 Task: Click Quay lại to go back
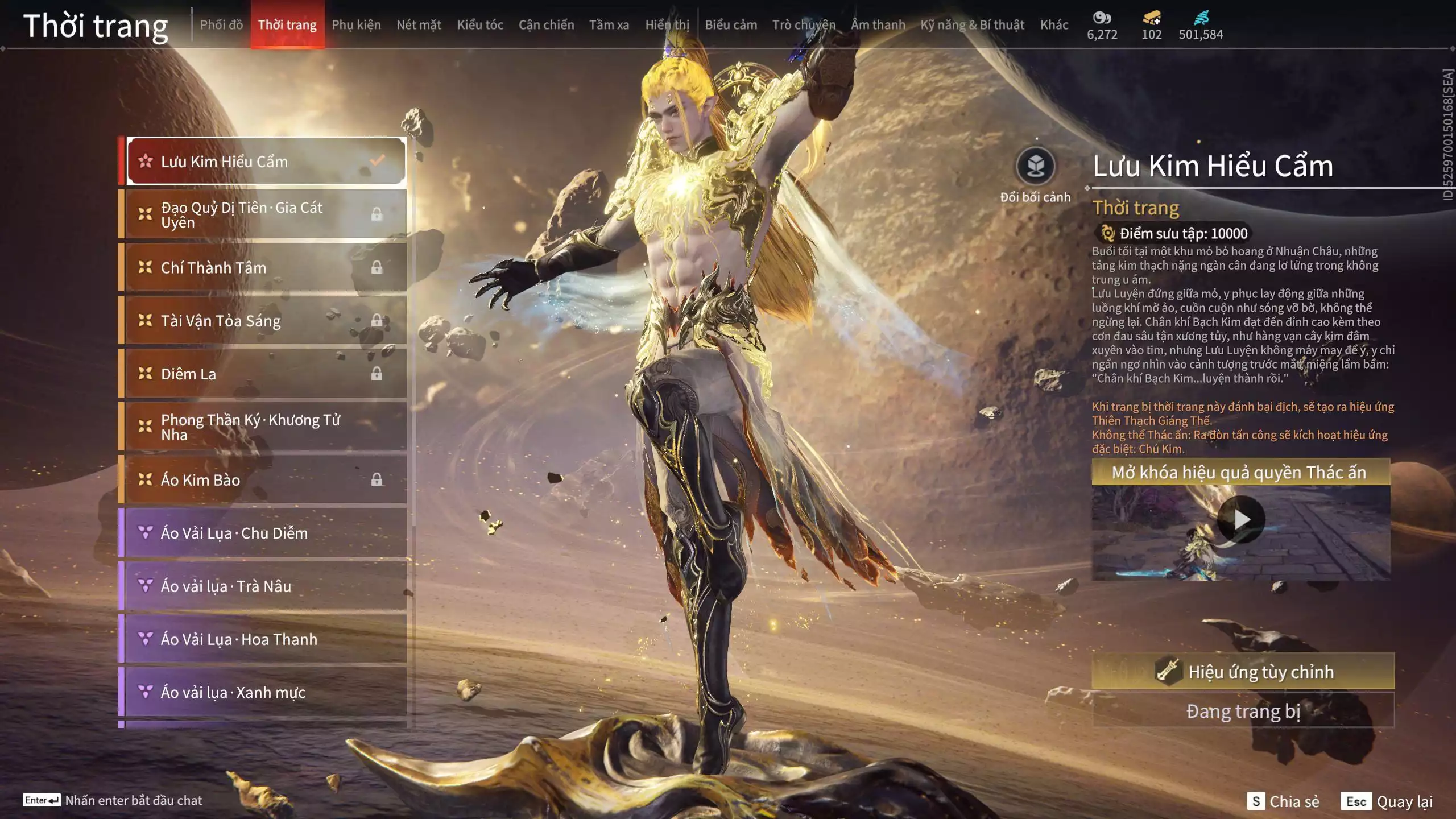coord(1387,801)
